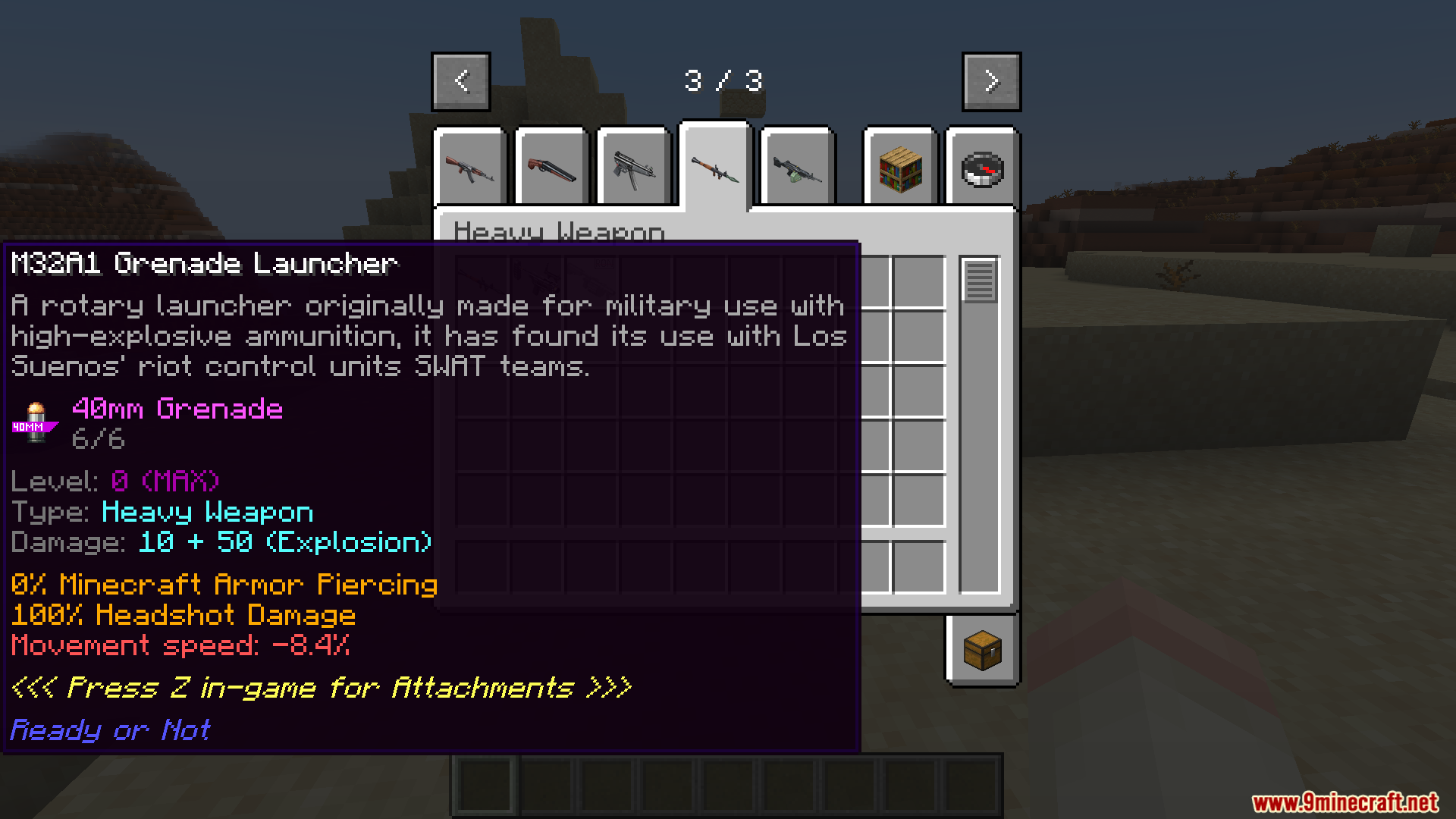
Task: Select the bookshelf search tab icon
Action: [x=899, y=168]
